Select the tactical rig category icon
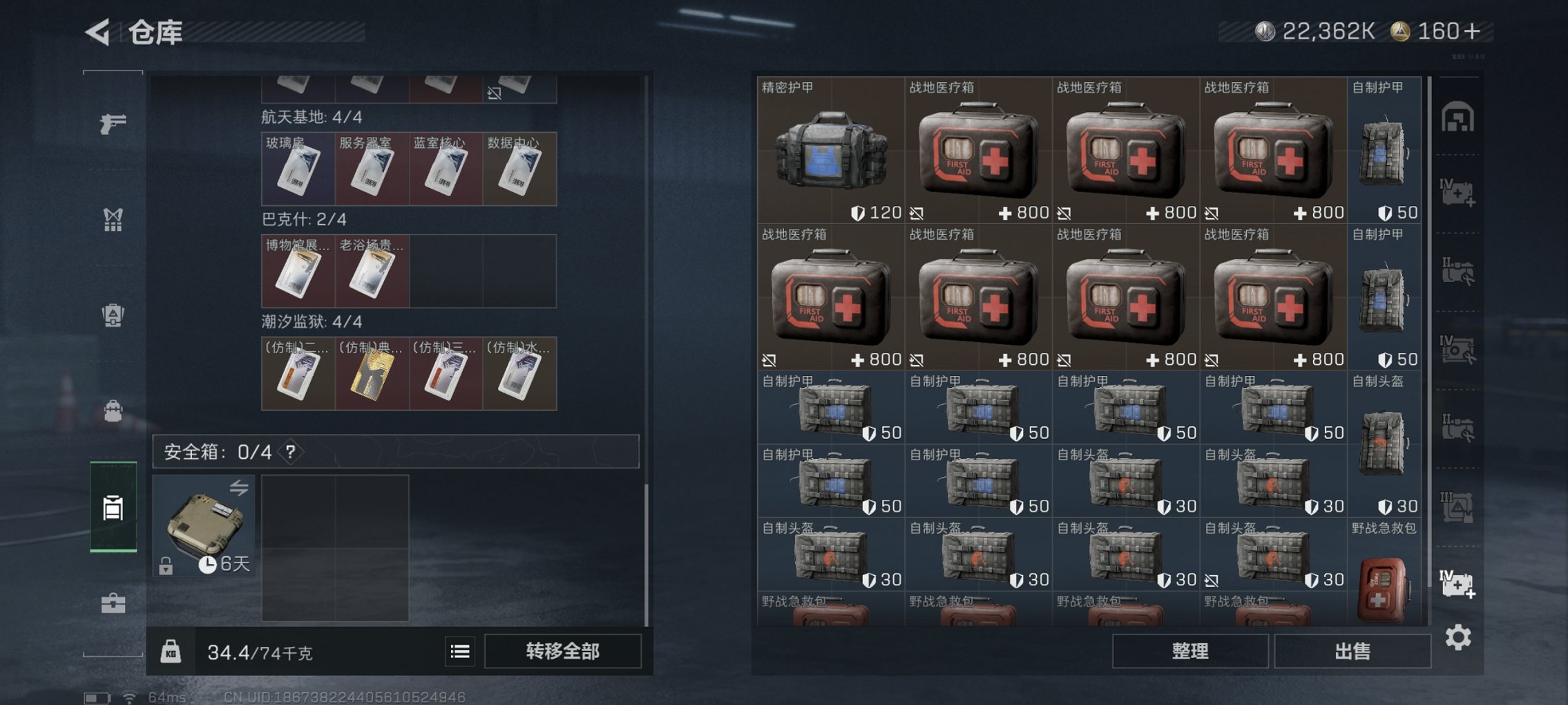The image size is (1568, 705). 113,221
